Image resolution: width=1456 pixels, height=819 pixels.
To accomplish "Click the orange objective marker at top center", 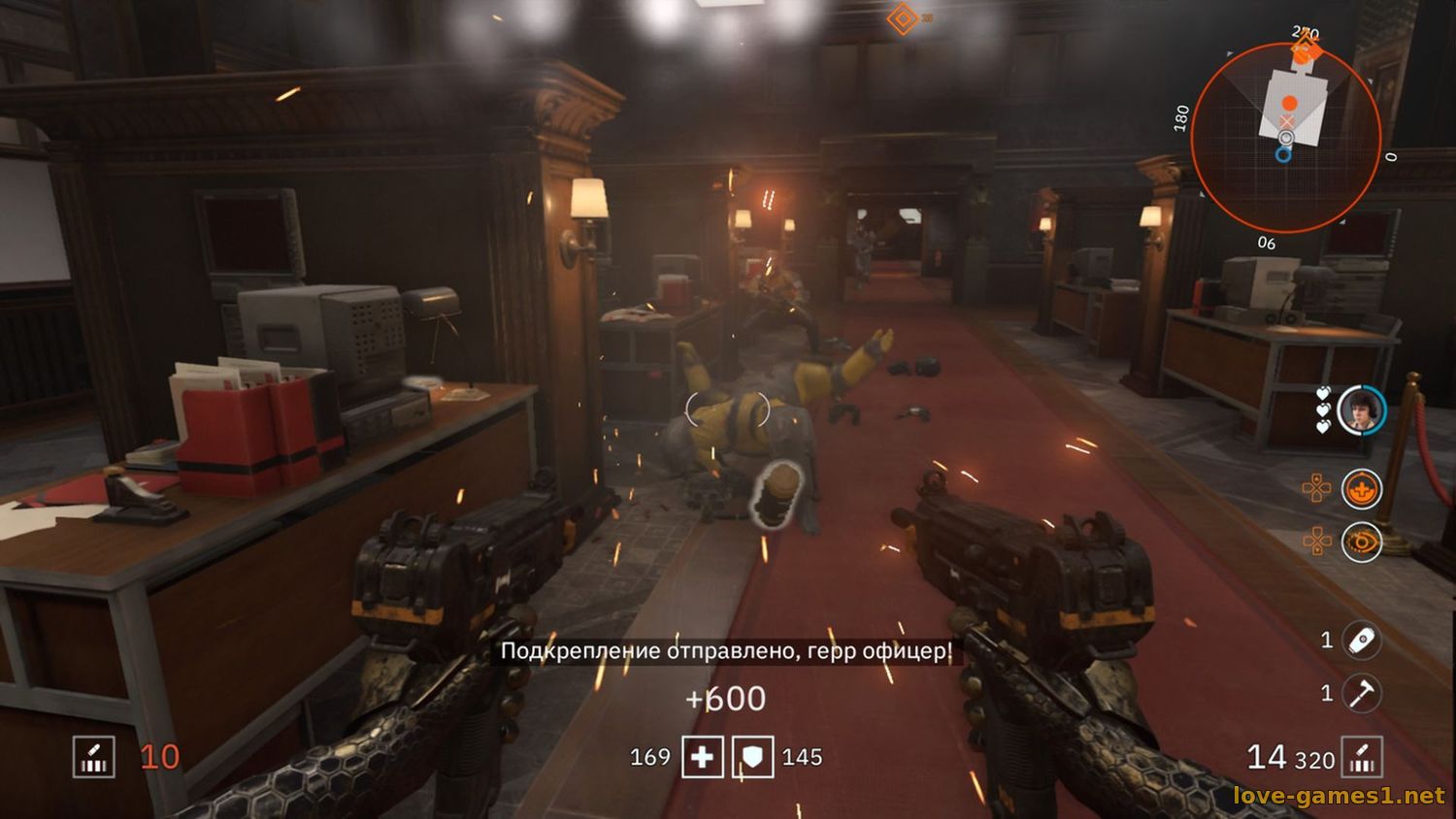I will click(x=903, y=17).
